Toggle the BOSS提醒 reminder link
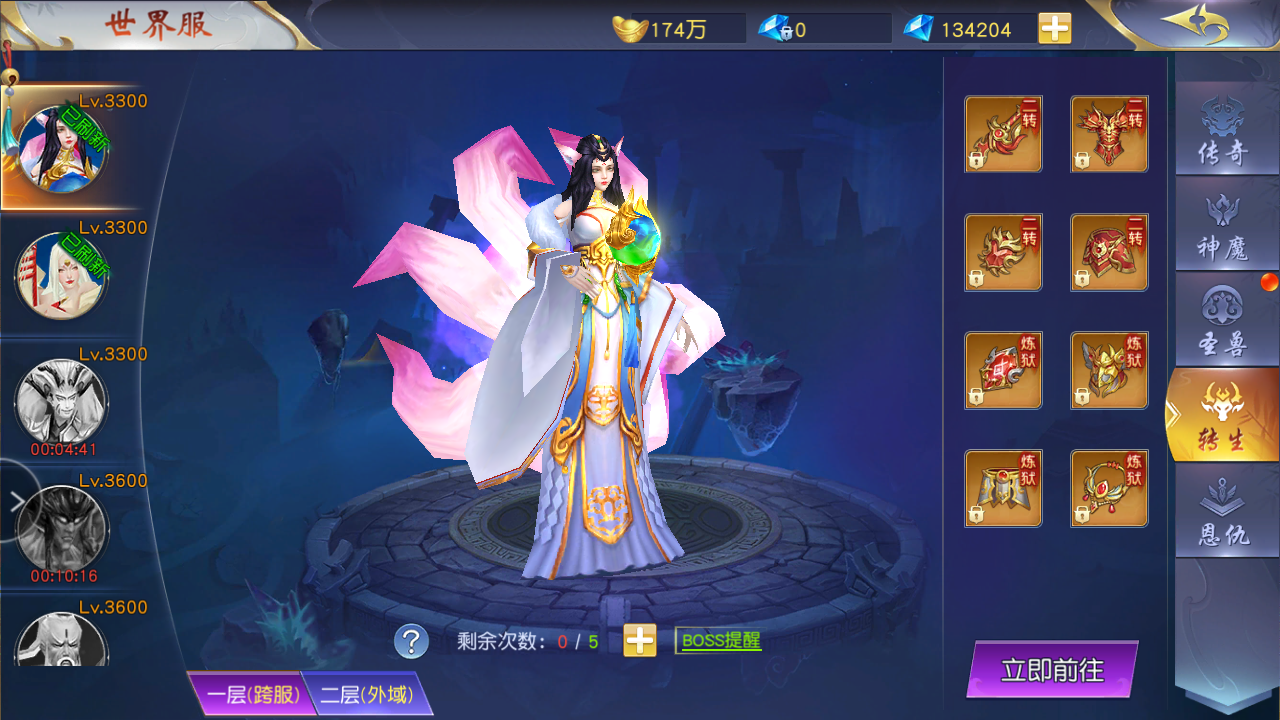The image size is (1280, 720). (x=718, y=641)
